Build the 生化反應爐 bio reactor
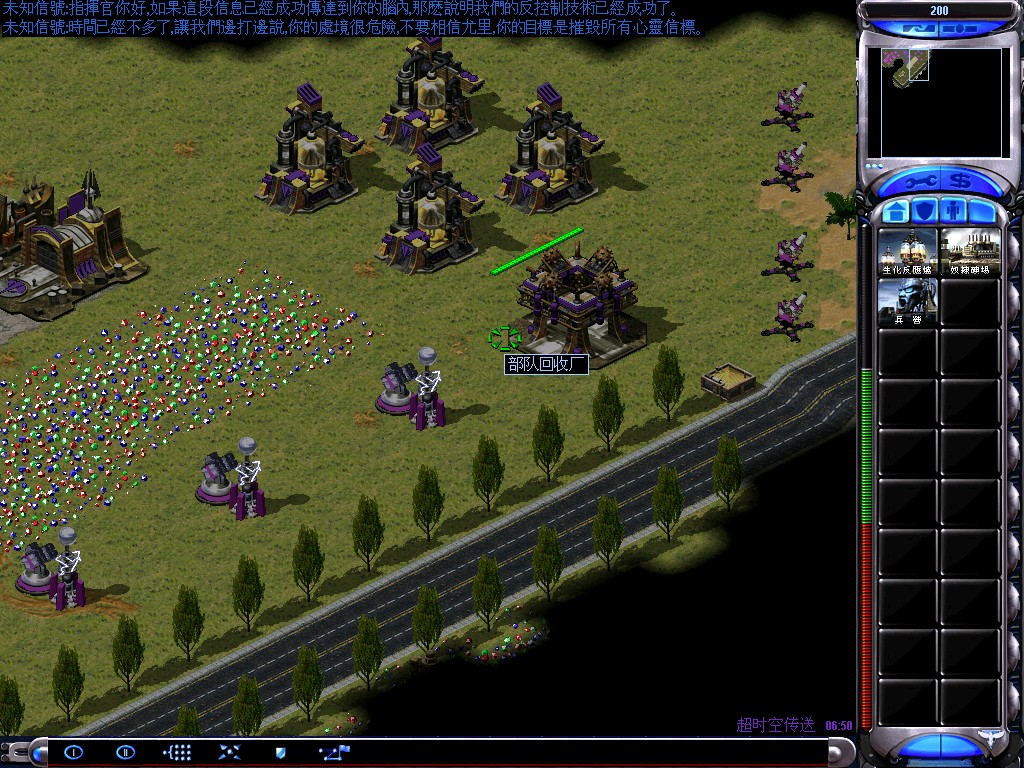The width and height of the screenshot is (1024, 768). [x=908, y=252]
